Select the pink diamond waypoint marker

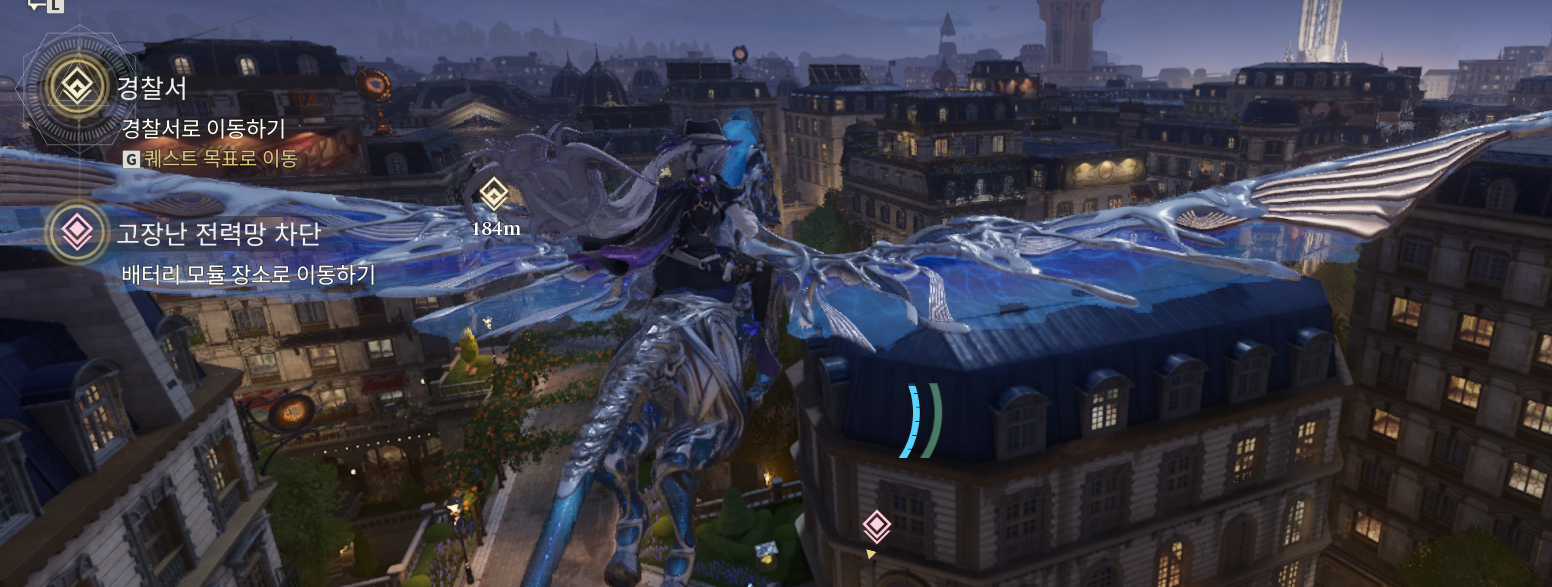pos(876,525)
